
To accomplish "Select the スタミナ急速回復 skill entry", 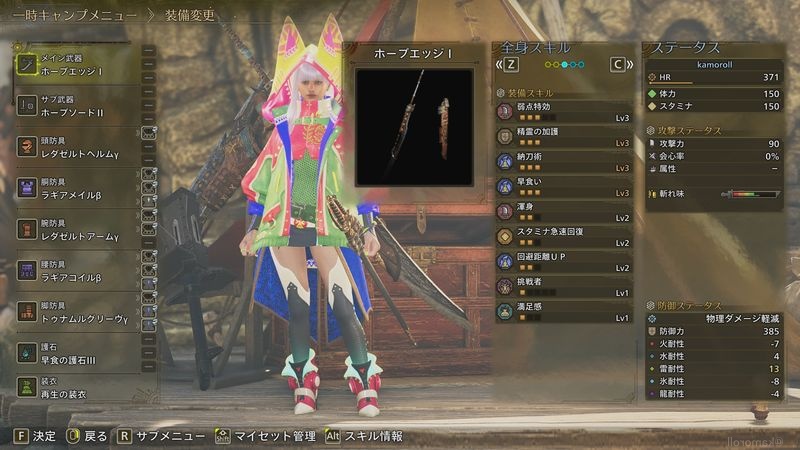I will click(565, 236).
